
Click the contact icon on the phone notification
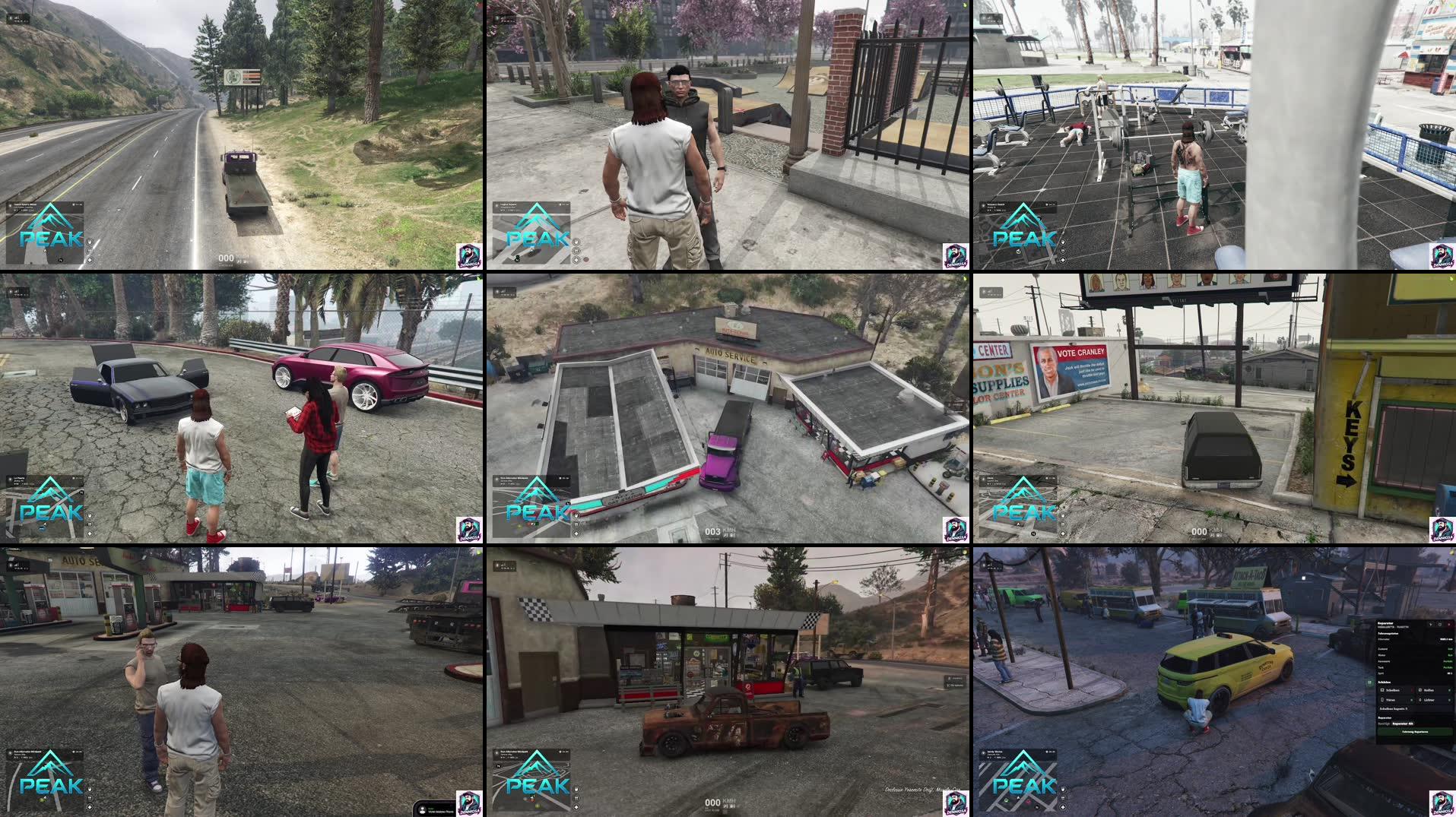click(422, 810)
